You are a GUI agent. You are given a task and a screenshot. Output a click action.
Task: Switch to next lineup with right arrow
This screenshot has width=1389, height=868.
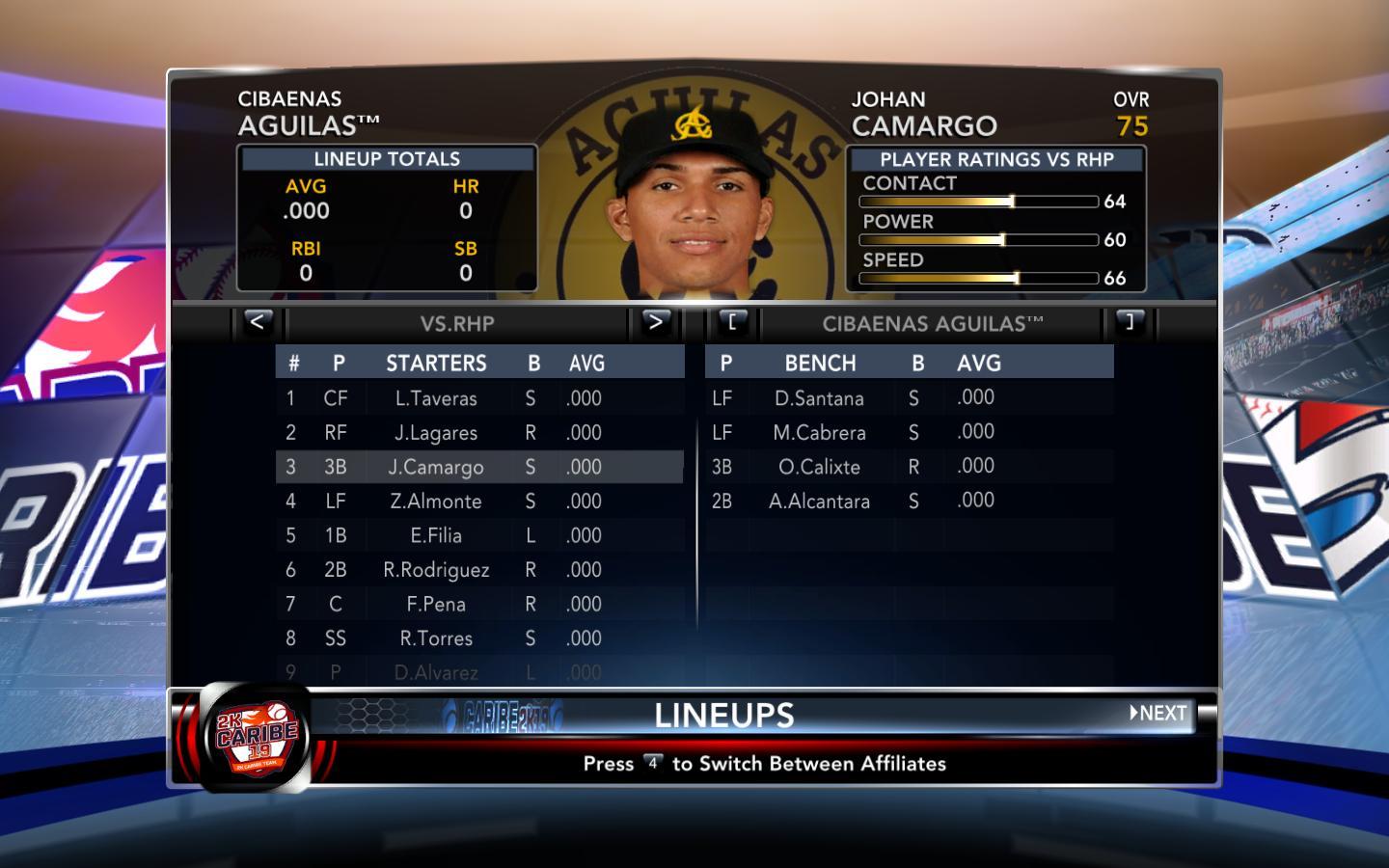[655, 322]
